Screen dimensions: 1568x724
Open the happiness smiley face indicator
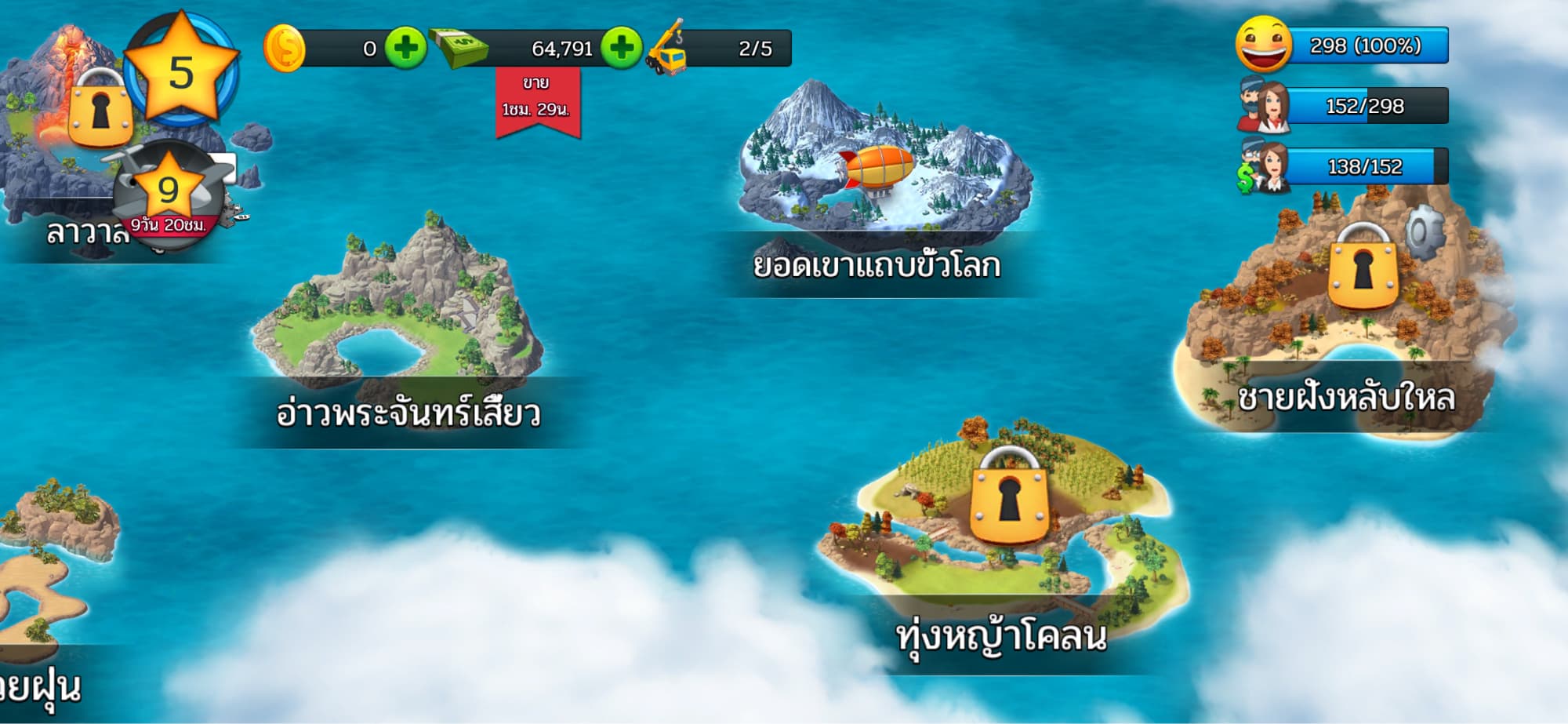point(1263,45)
